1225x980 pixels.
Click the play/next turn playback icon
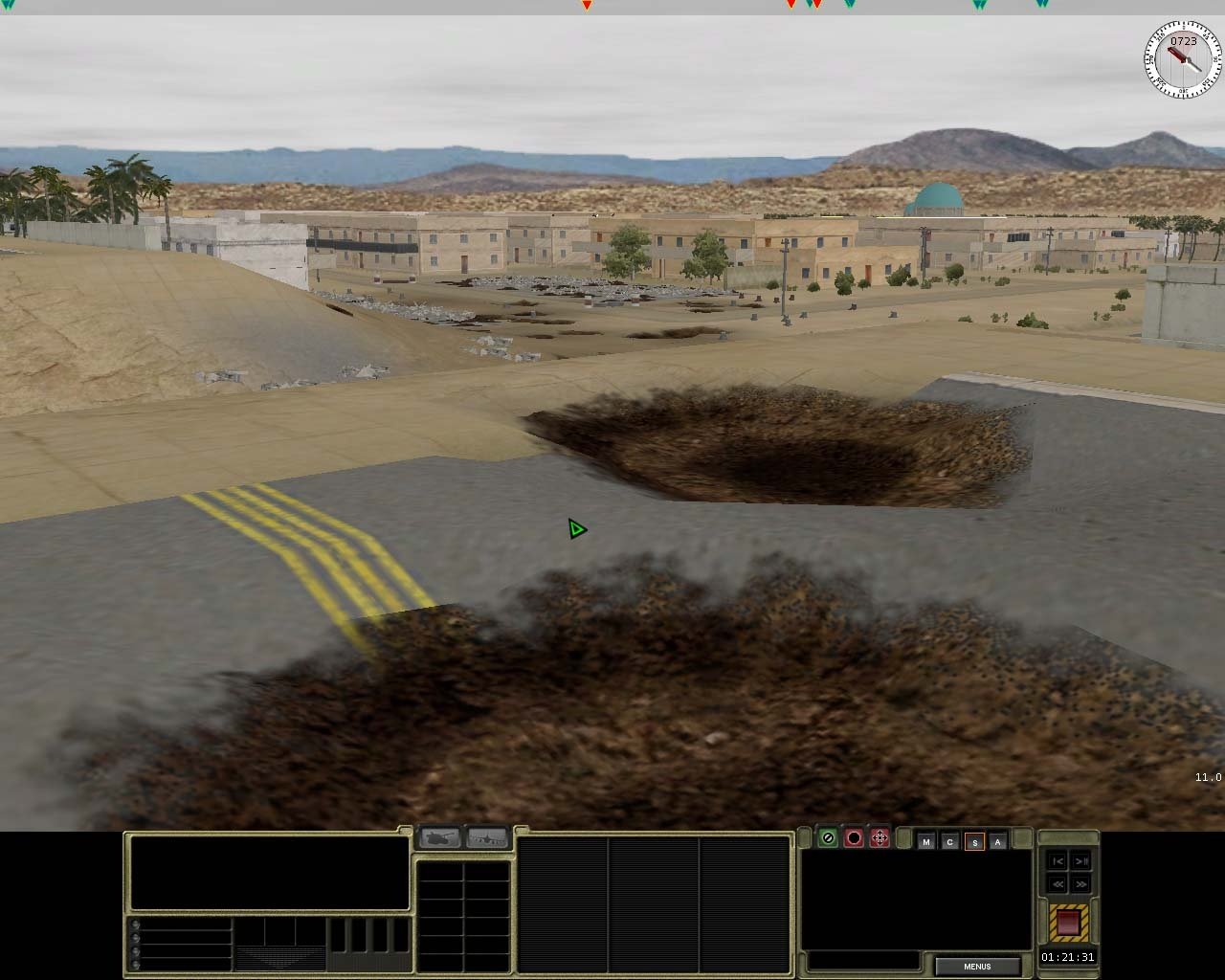click(x=1081, y=862)
